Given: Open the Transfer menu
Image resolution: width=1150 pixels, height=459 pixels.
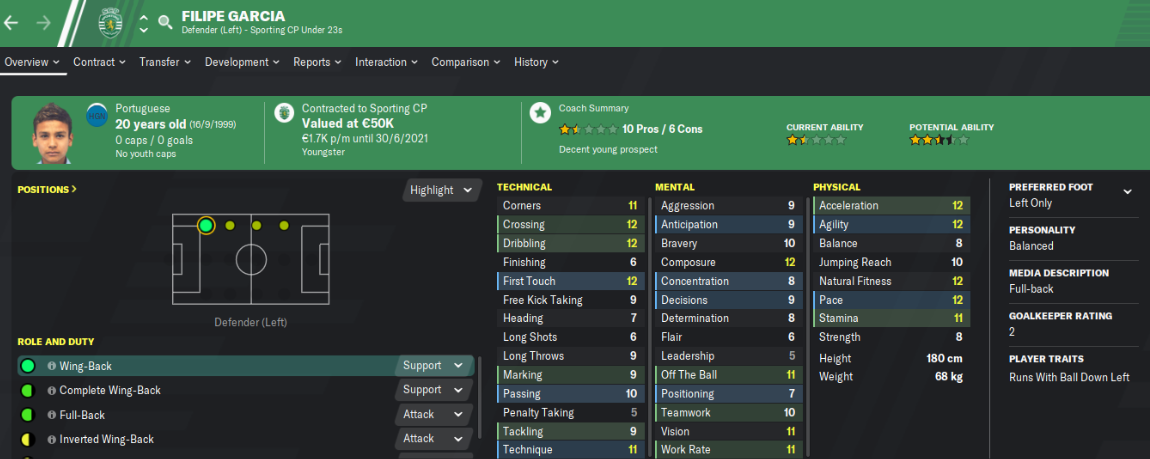Looking at the screenshot, I should 164,62.
